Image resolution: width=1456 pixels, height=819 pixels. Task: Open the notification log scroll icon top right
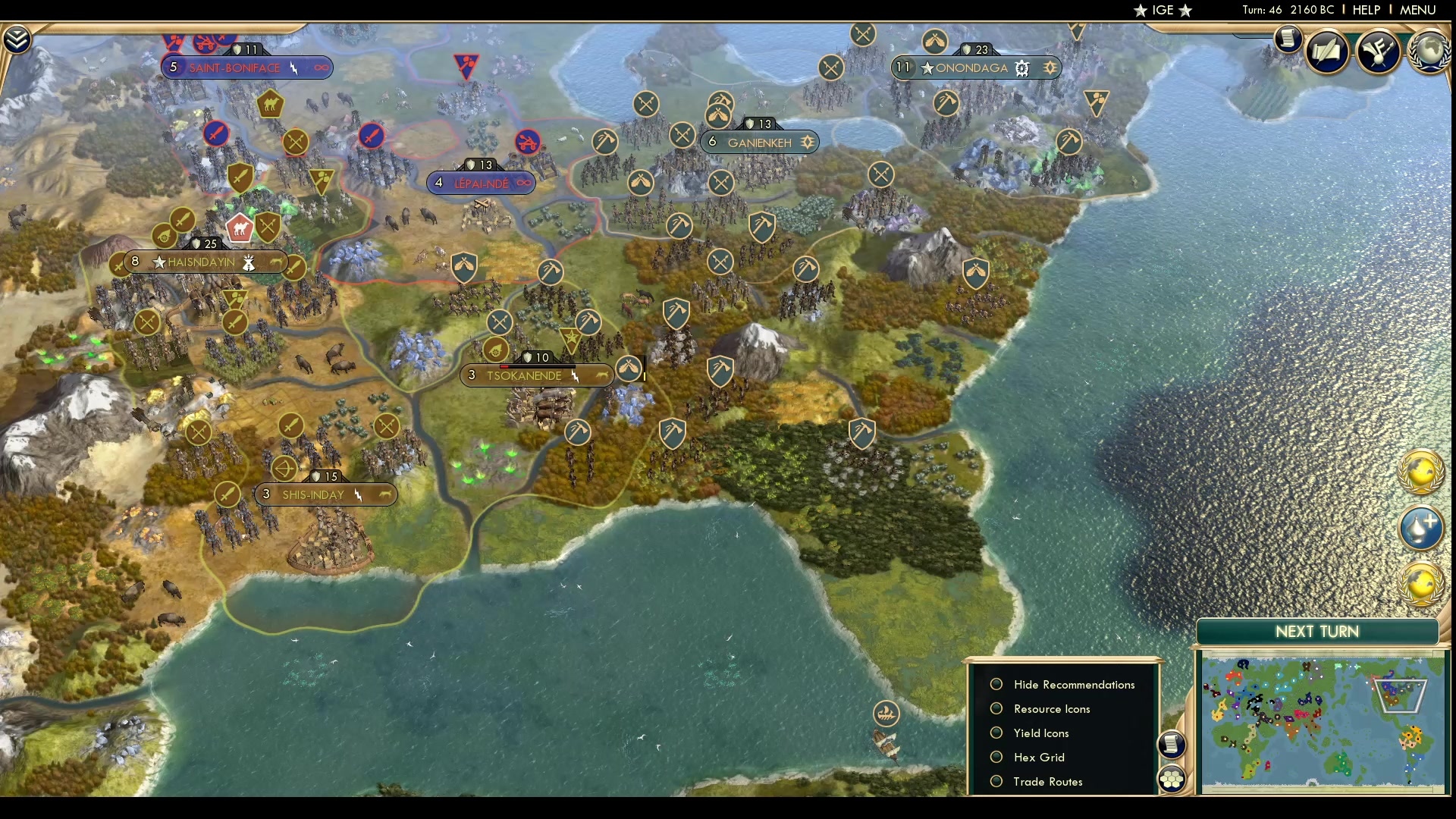pos(1288,39)
